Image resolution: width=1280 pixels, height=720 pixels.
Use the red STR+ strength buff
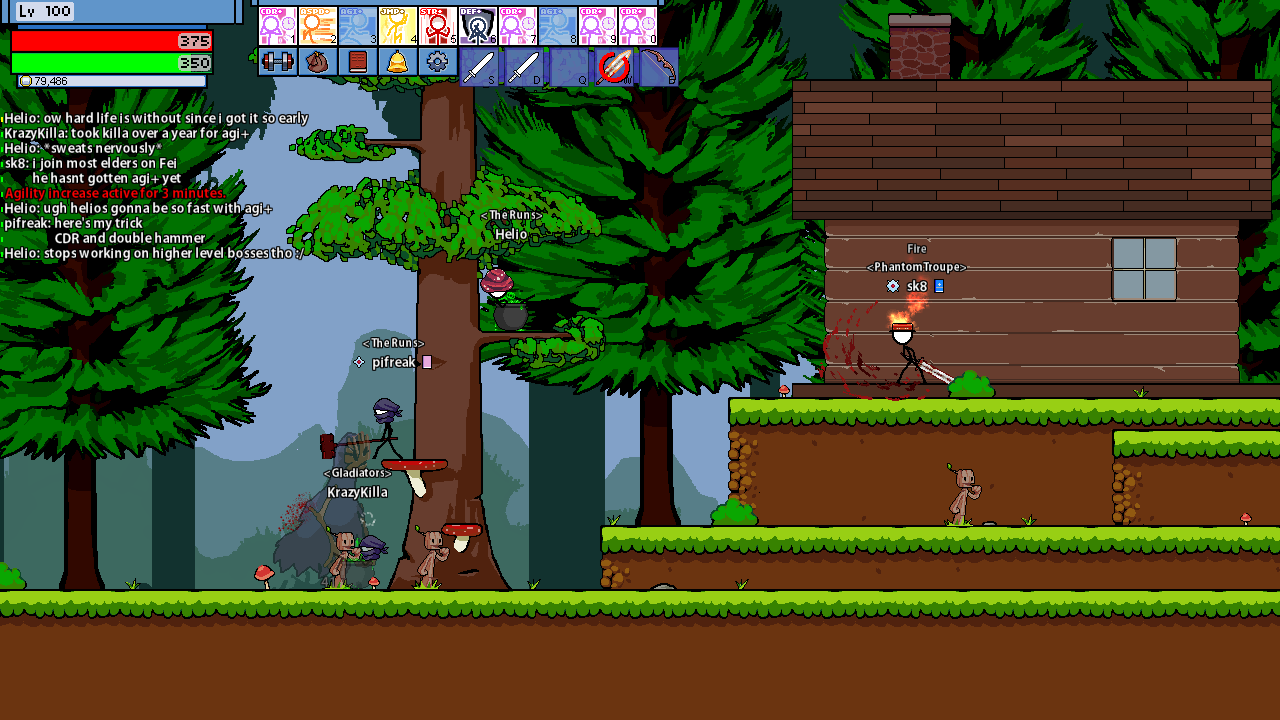coord(437,26)
